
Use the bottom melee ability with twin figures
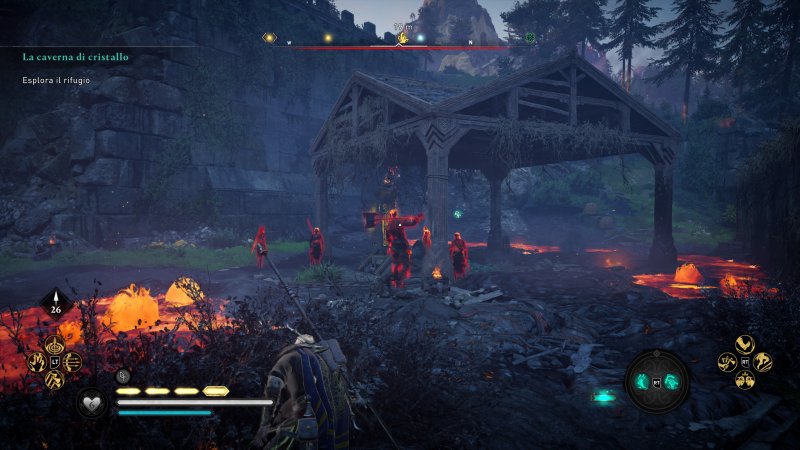[745, 379]
